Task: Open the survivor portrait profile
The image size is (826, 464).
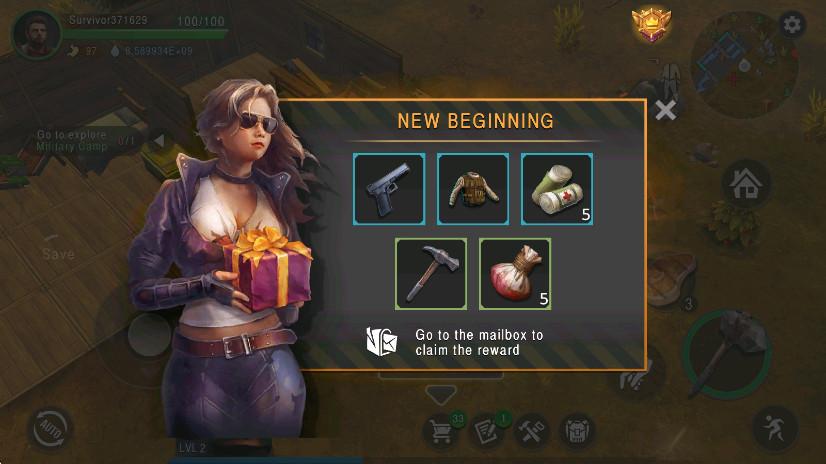Action: (x=36, y=34)
